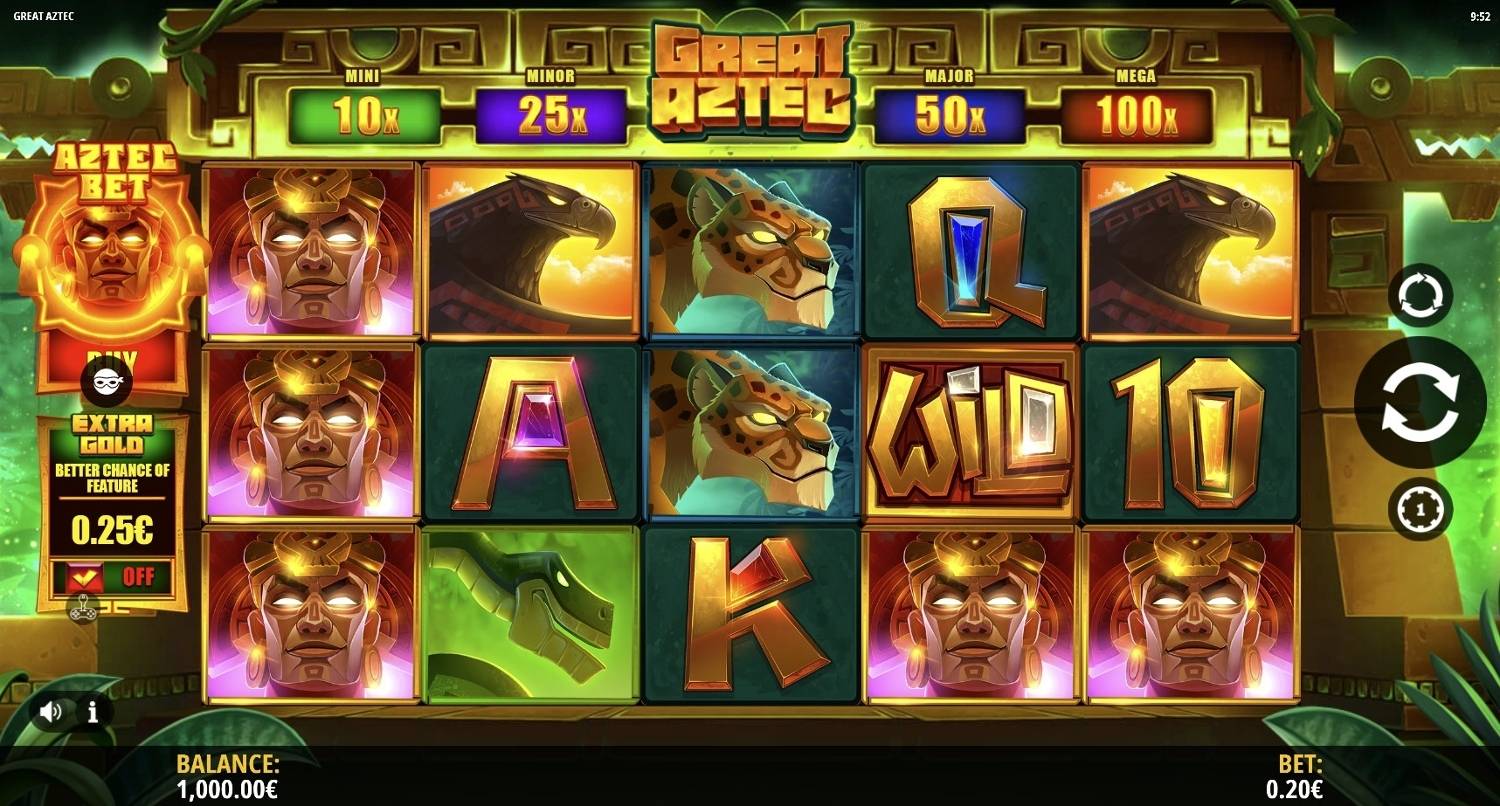1500x806 pixels.
Task: Click the gamepad icon below Extra Gold
Action: (x=82, y=608)
